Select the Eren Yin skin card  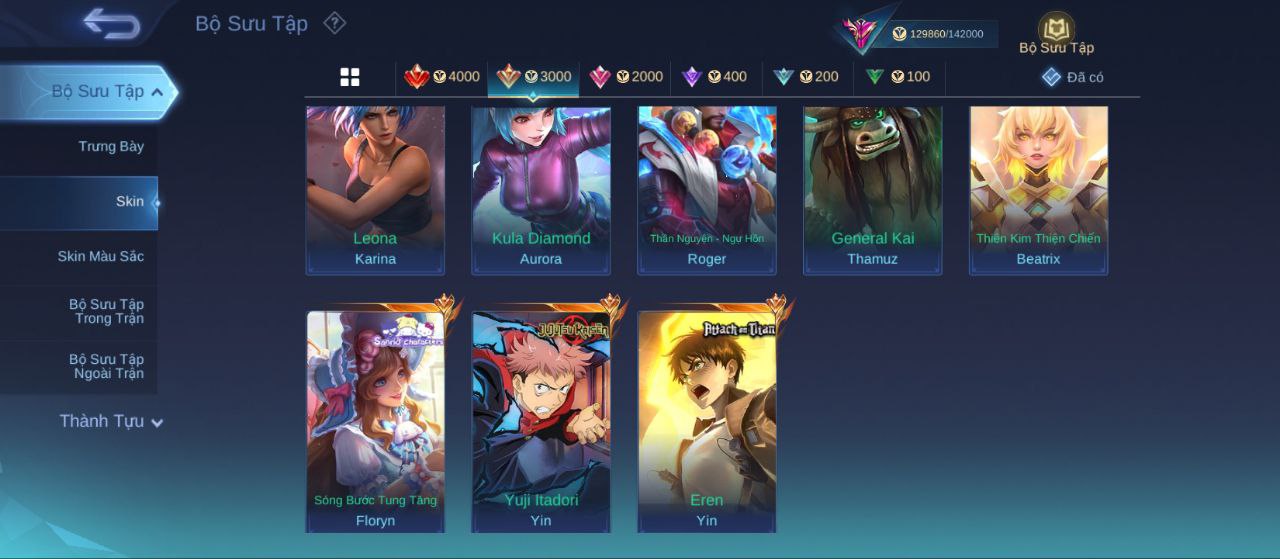[x=707, y=420]
